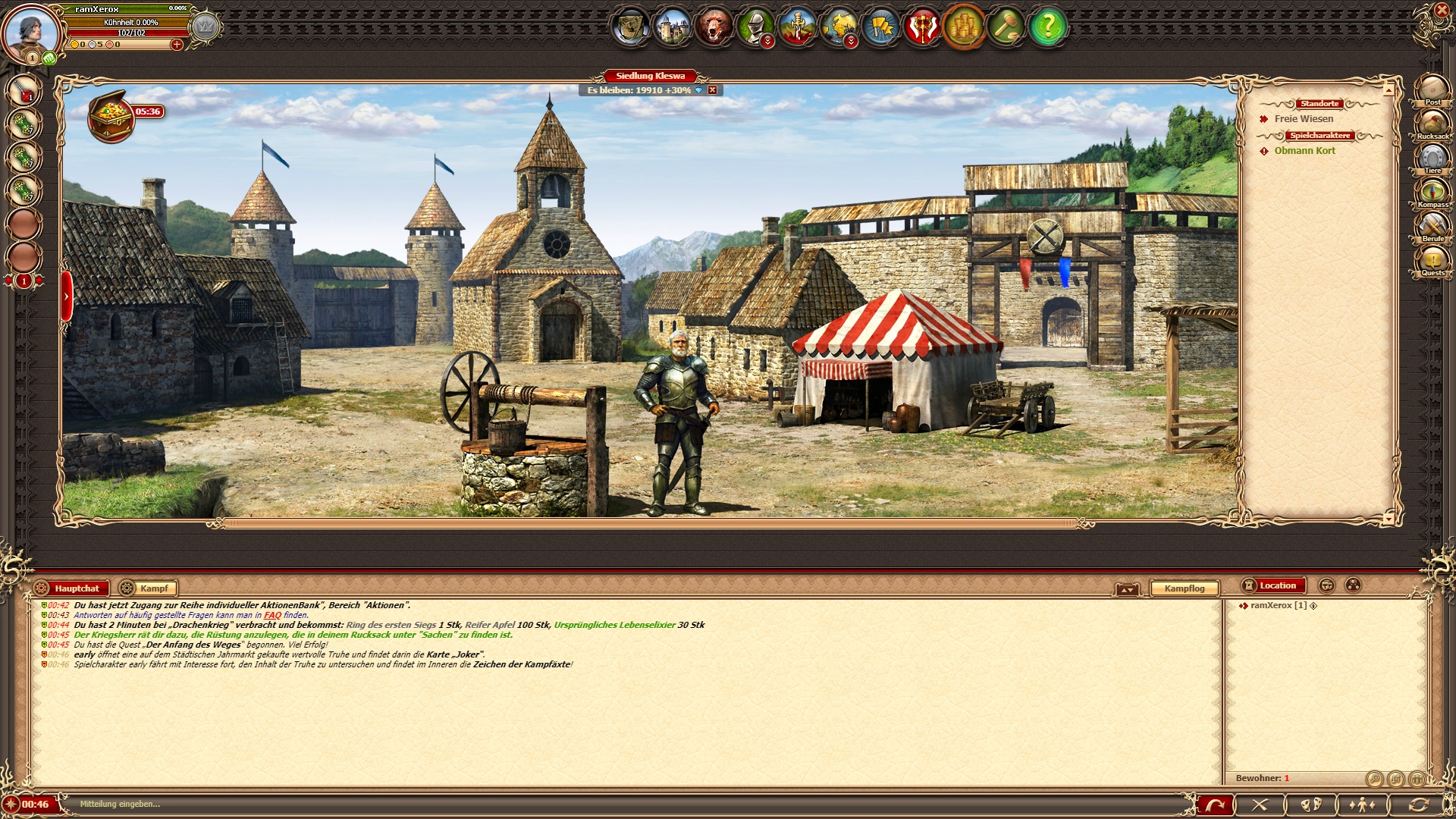Click the treasure chest timer icon
Viewport: 1456px width, 819px height.
(x=111, y=116)
